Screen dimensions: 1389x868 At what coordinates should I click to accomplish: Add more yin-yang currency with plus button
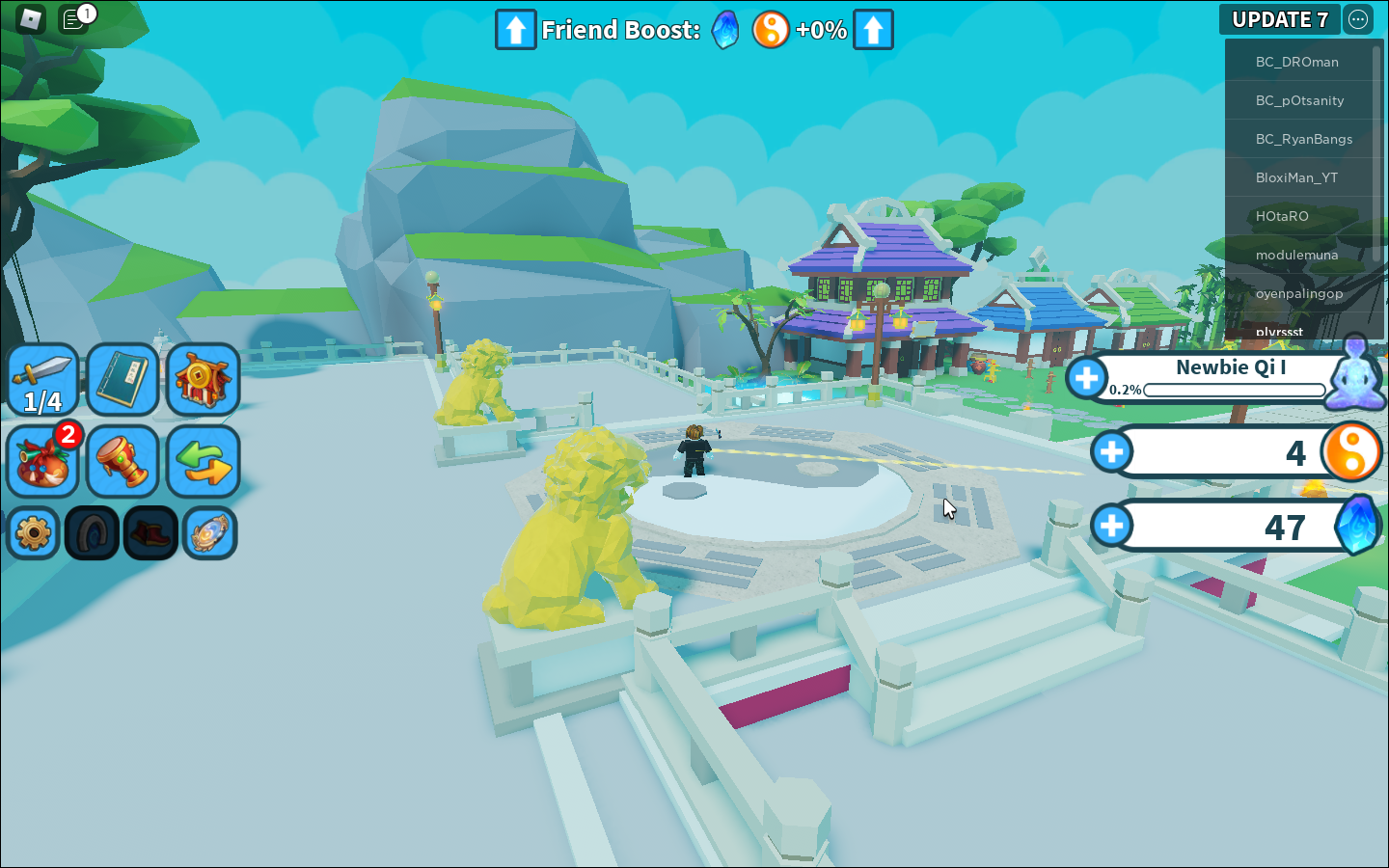point(1111,451)
